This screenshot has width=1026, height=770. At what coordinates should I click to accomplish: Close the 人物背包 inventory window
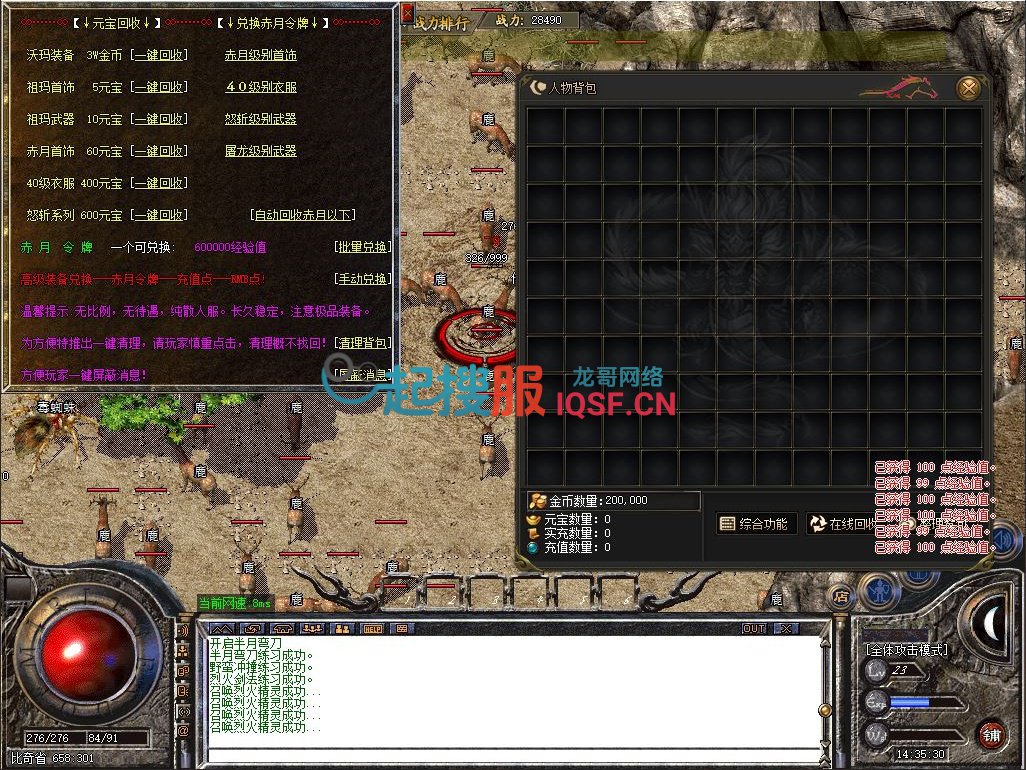click(968, 88)
